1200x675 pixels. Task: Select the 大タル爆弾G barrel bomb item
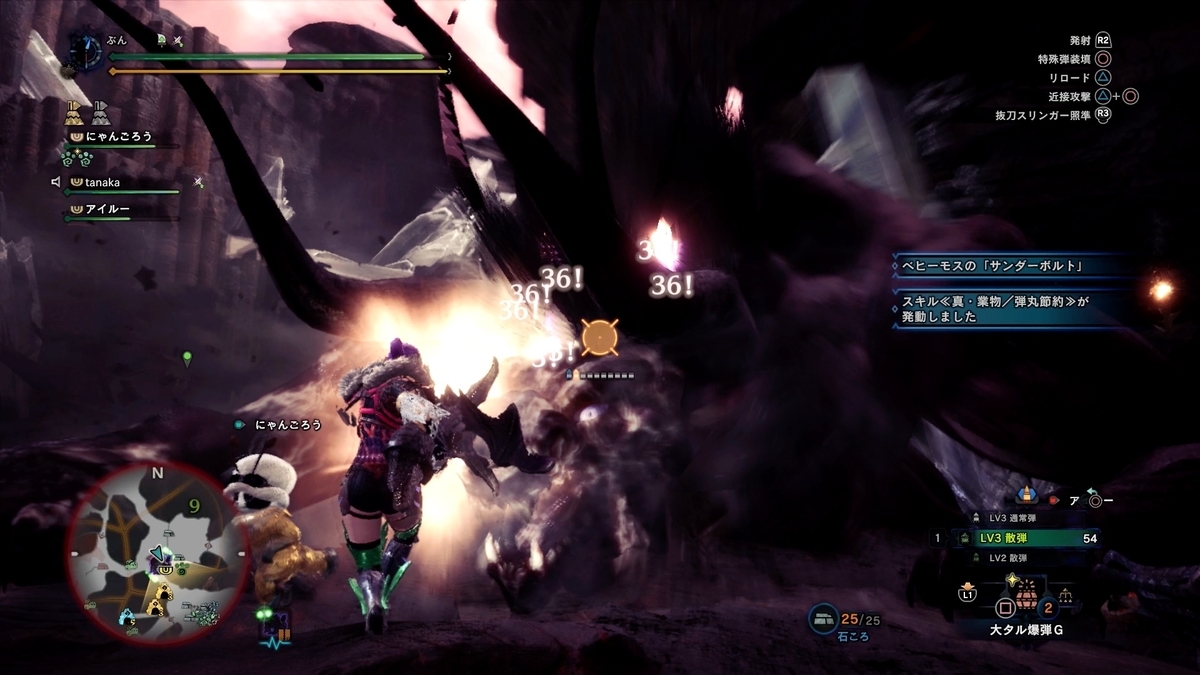pyautogui.click(x=1024, y=607)
